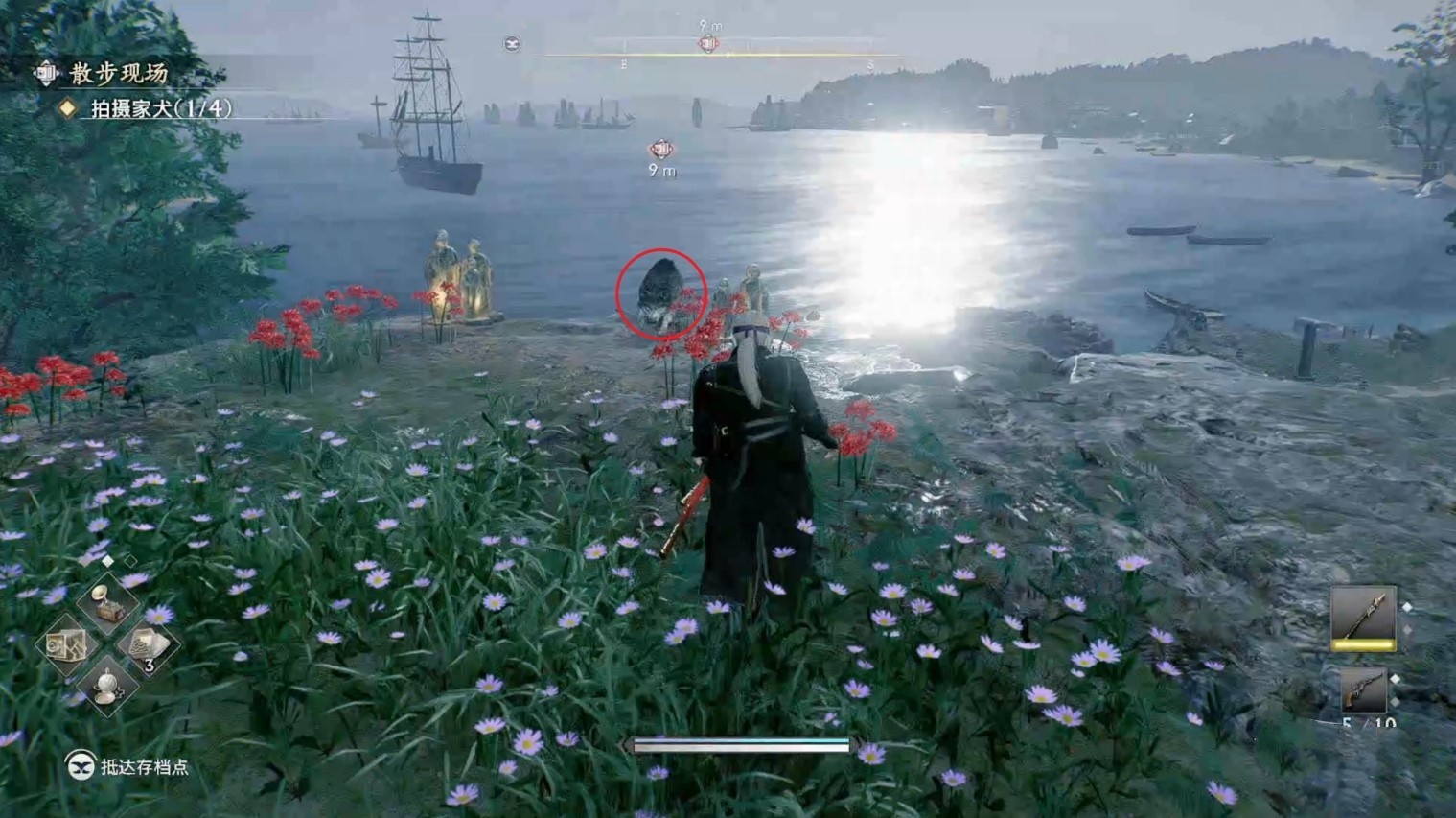Select the gramophone music box item slot
This screenshot has width=1456, height=818.
(107, 603)
